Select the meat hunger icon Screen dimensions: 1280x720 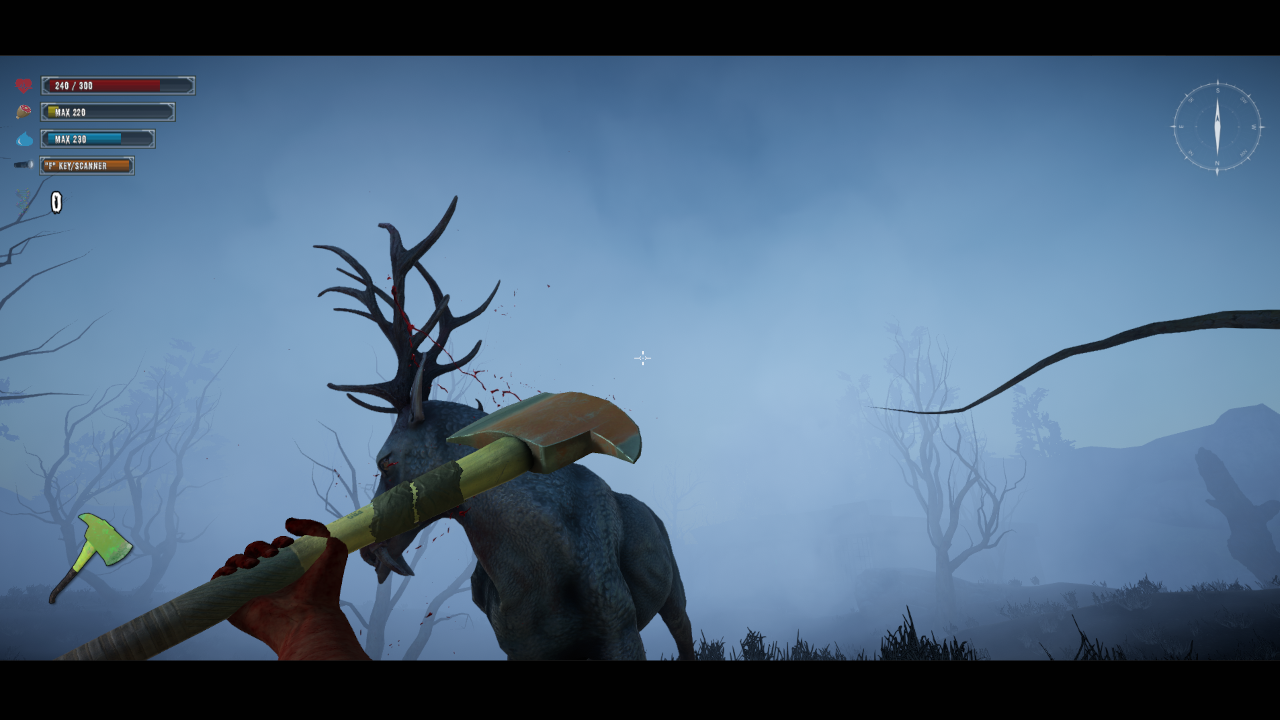(23, 111)
